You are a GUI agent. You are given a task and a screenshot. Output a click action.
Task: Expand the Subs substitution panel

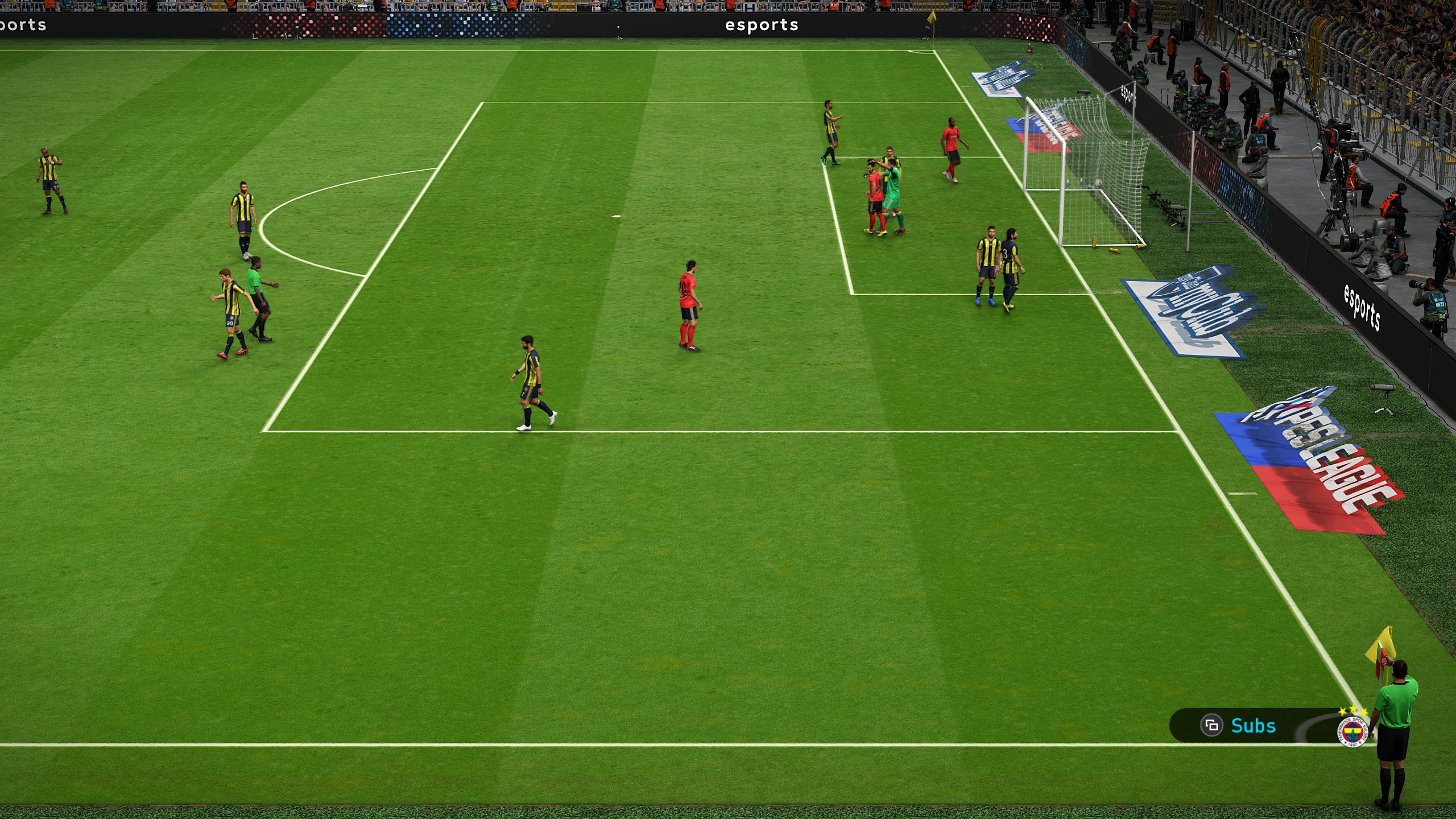coord(1251,725)
